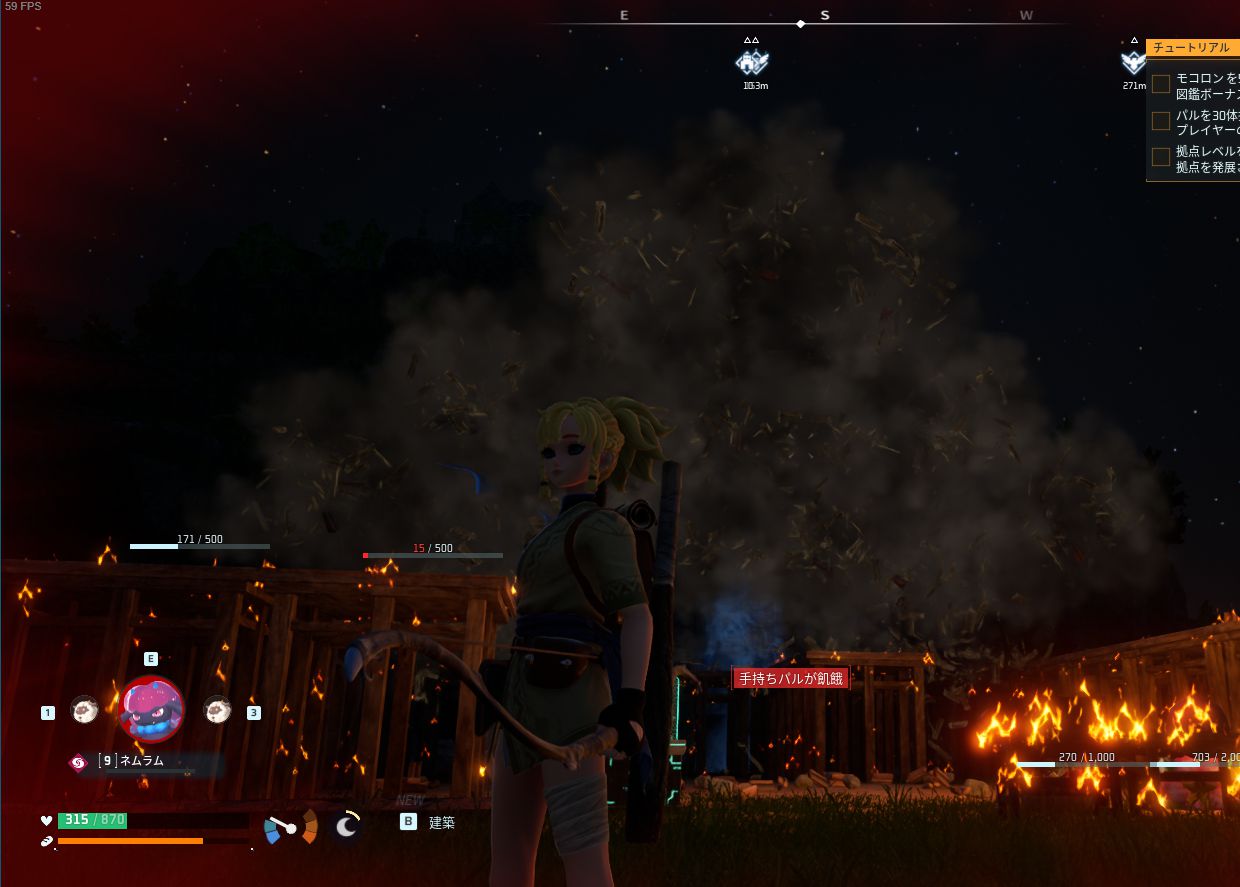Click the base marker on the compass
This screenshot has height=887, width=1240.
coord(752,63)
